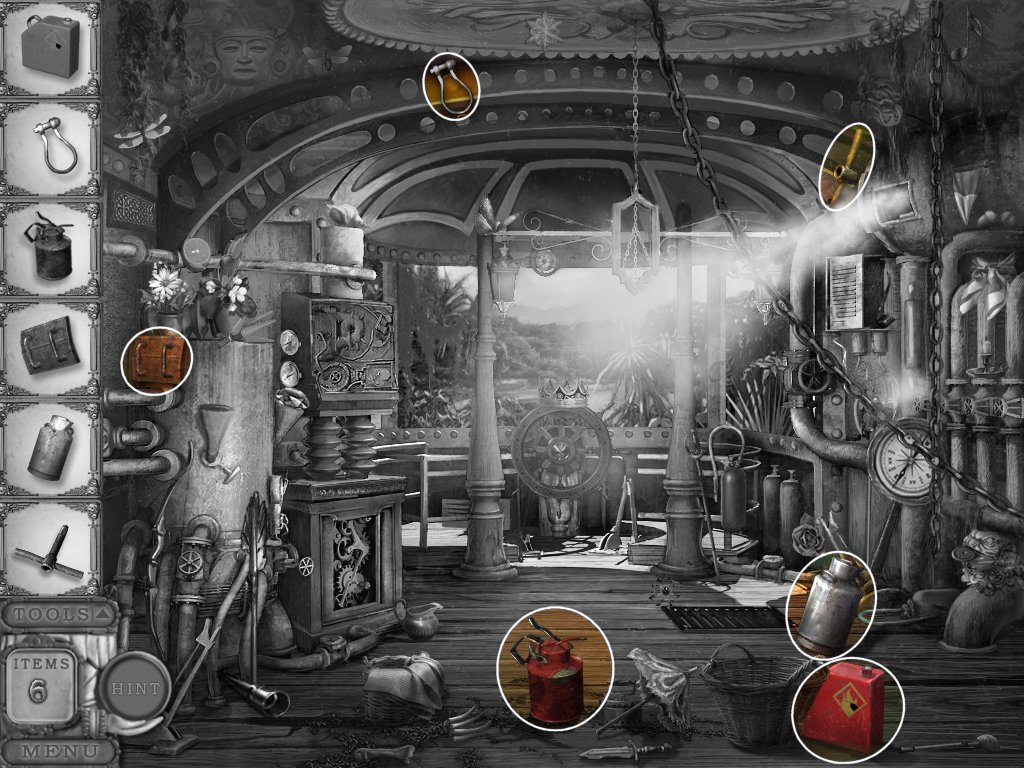Image resolution: width=1024 pixels, height=768 pixels.
Task: Pick the circled red oil can
Action: click(x=554, y=667)
